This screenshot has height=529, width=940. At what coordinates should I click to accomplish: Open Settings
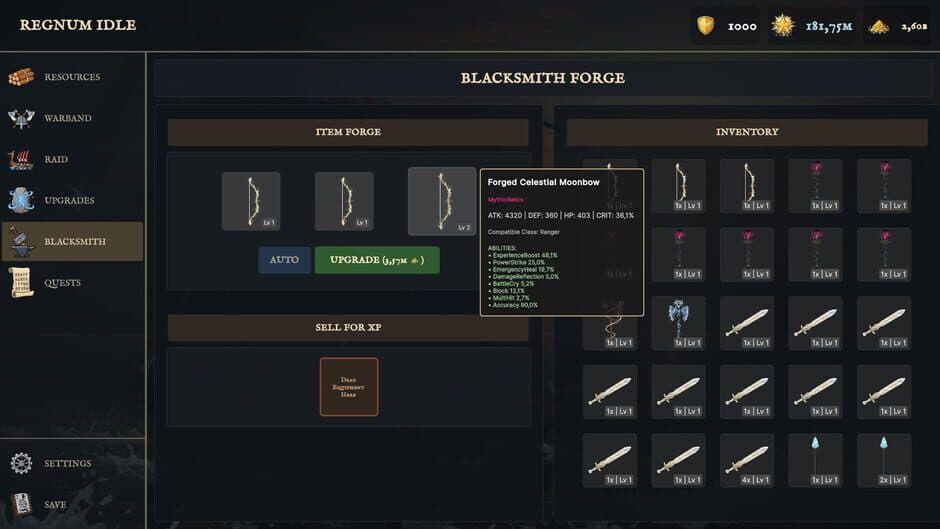point(67,464)
